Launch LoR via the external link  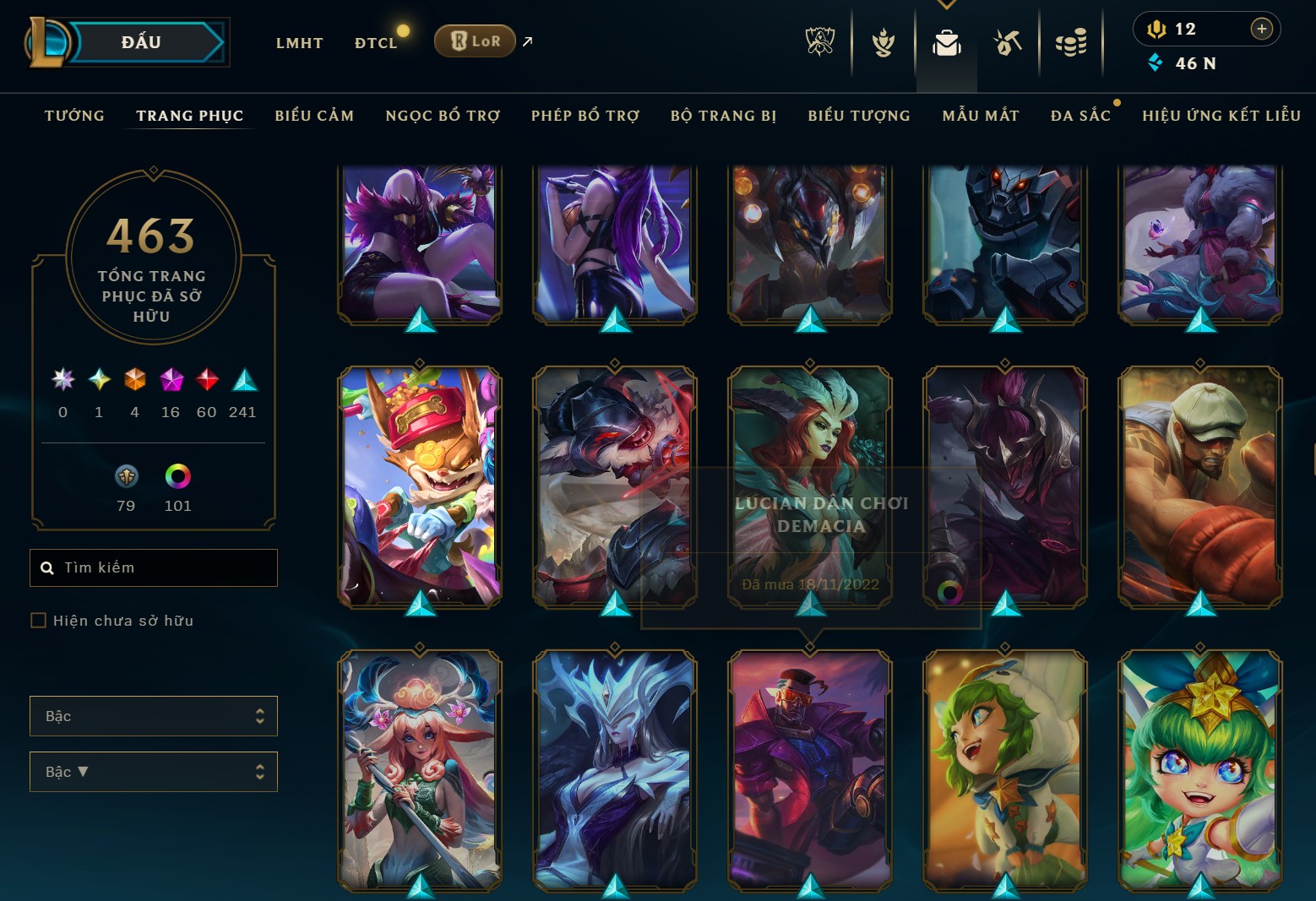[x=526, y=41]
